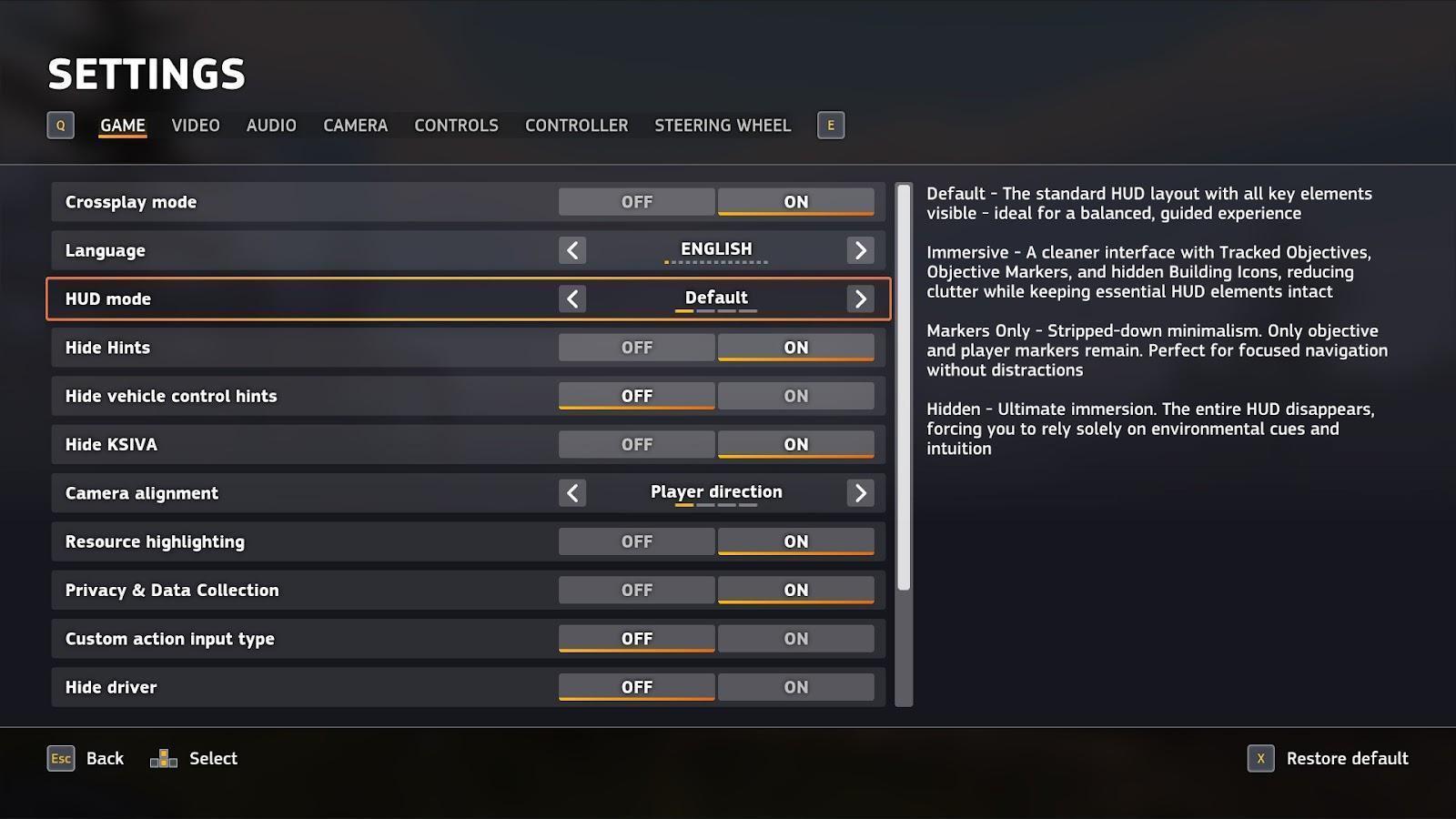The width and height of the screenshot is (1456, 819).
Task: Advance HUD mode to next option
Action: coord(860,298)
